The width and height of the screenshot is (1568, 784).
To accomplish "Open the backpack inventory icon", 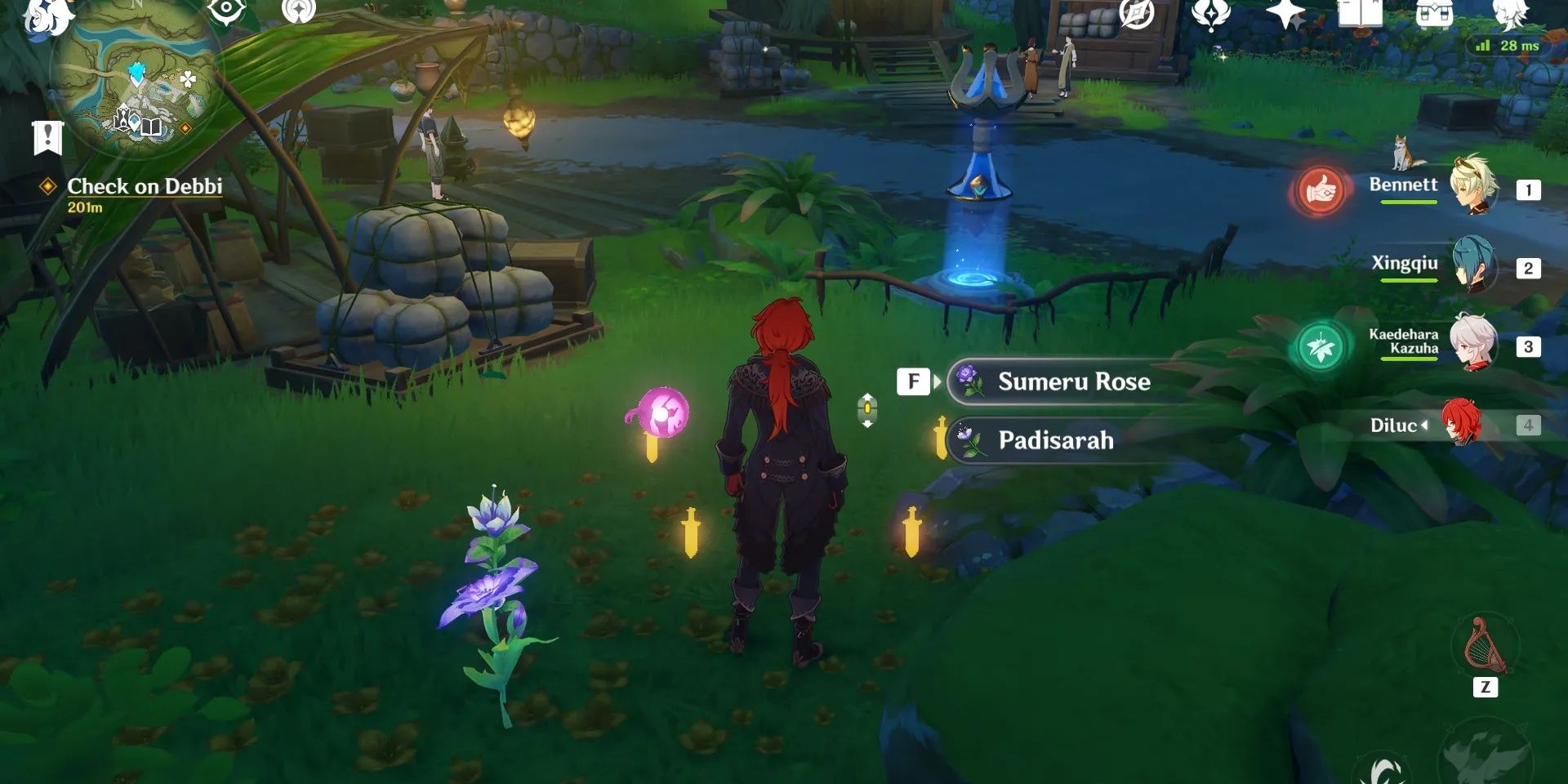I will pyautogui.click(x=1434, y=13).
